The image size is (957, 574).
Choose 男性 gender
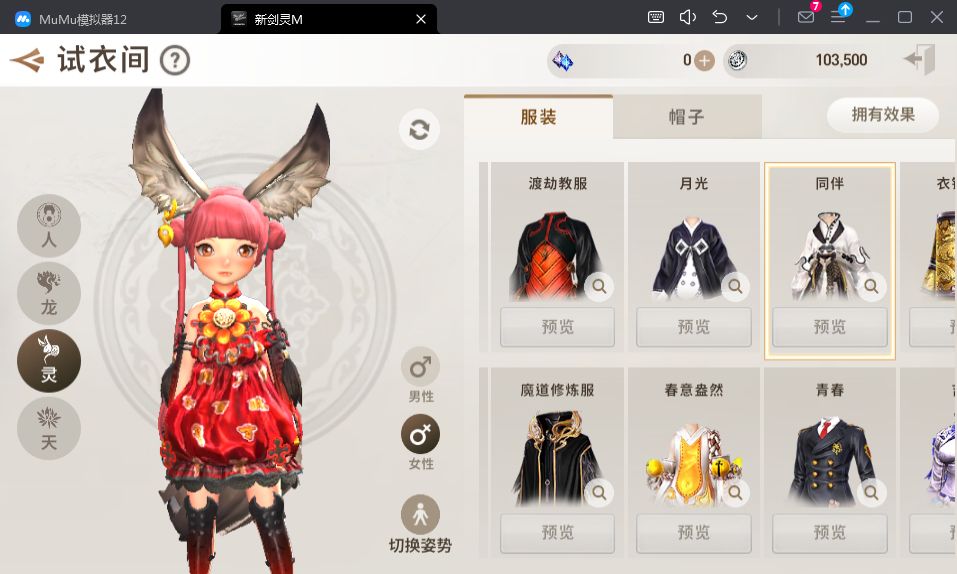coord(421,368)
